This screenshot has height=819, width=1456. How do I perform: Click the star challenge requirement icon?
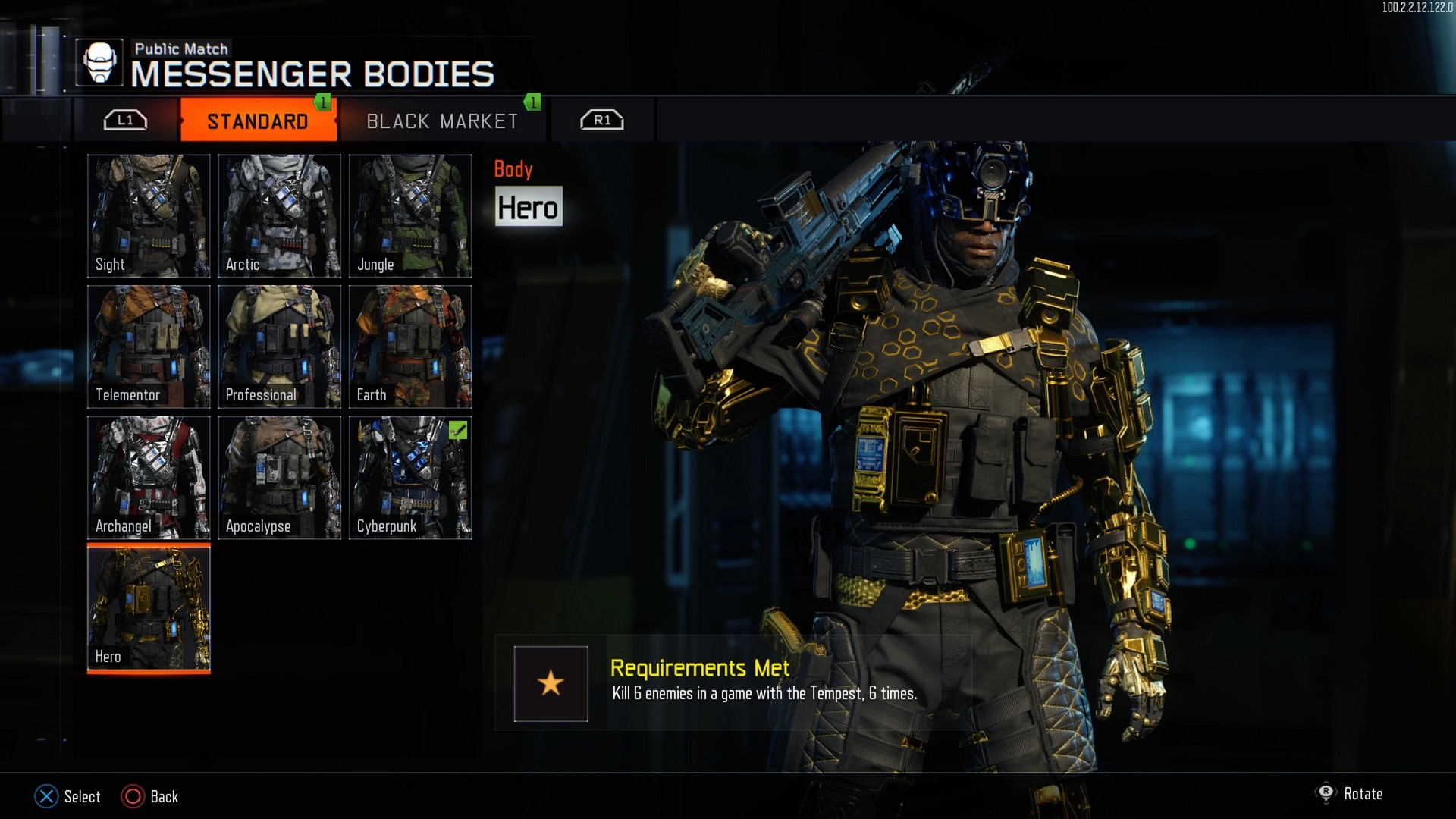click(x=551, y=683)
